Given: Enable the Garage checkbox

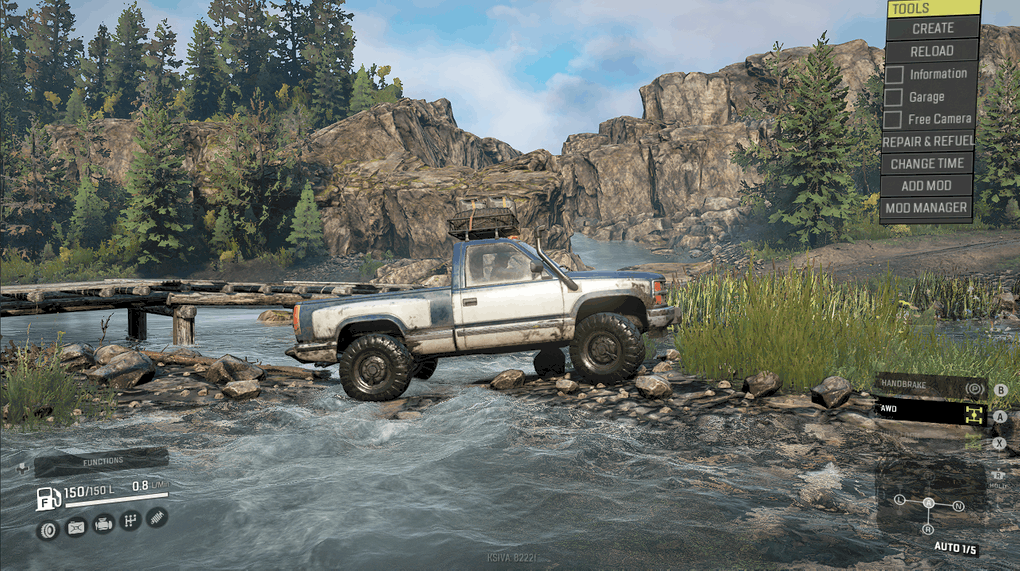Looking at the screenshot, I should coord(894,97).
